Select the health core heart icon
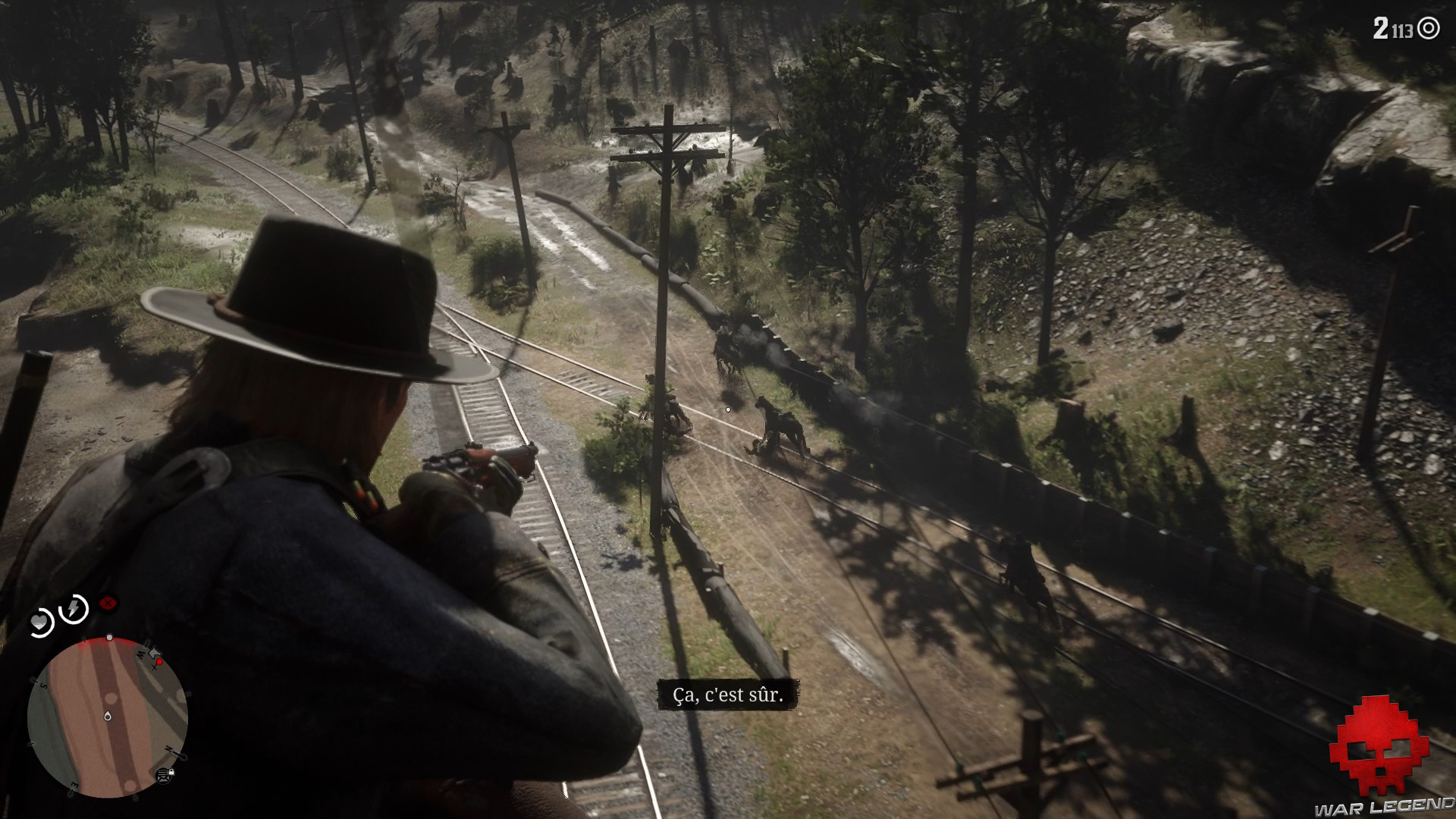The height and width of the screenshot is (819, 1456). [x=39, y=622]
